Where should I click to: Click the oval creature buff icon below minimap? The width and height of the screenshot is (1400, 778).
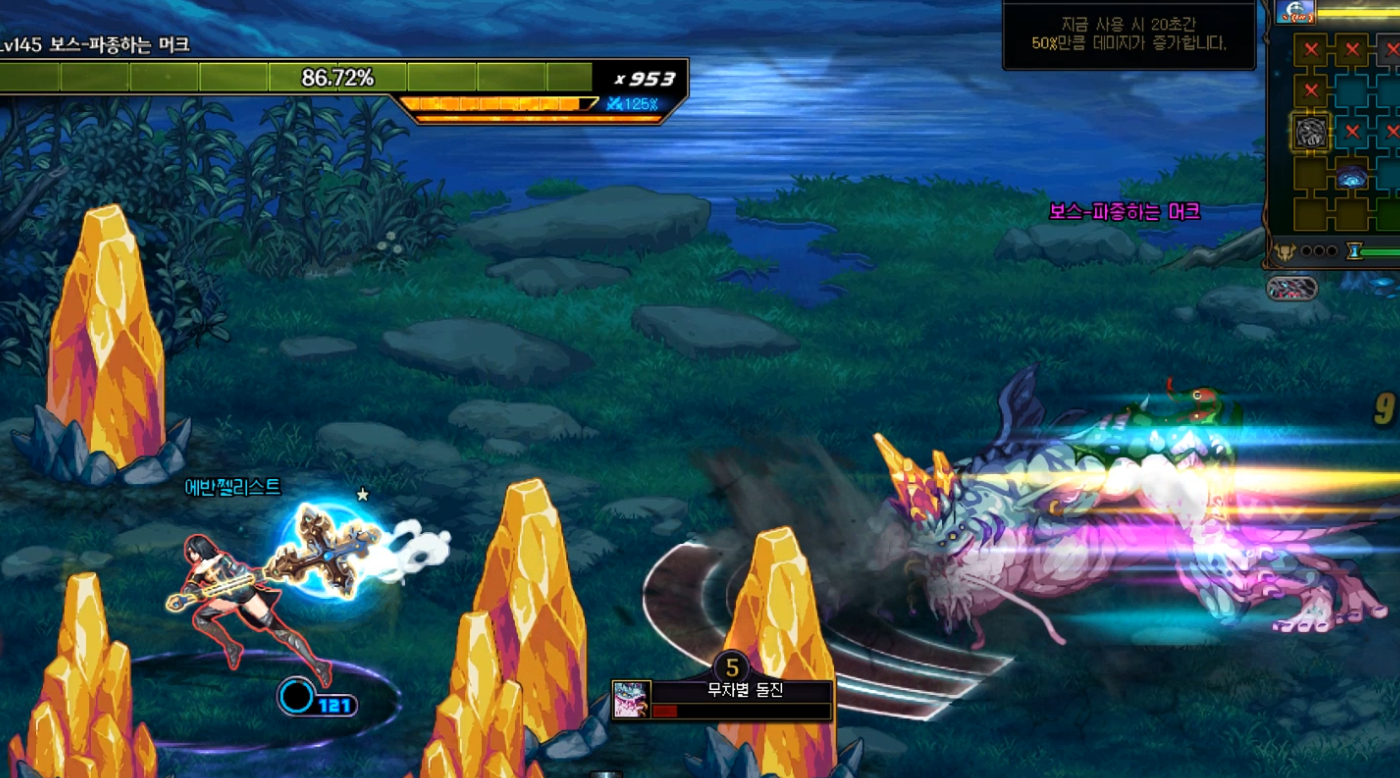[1291, 289]
